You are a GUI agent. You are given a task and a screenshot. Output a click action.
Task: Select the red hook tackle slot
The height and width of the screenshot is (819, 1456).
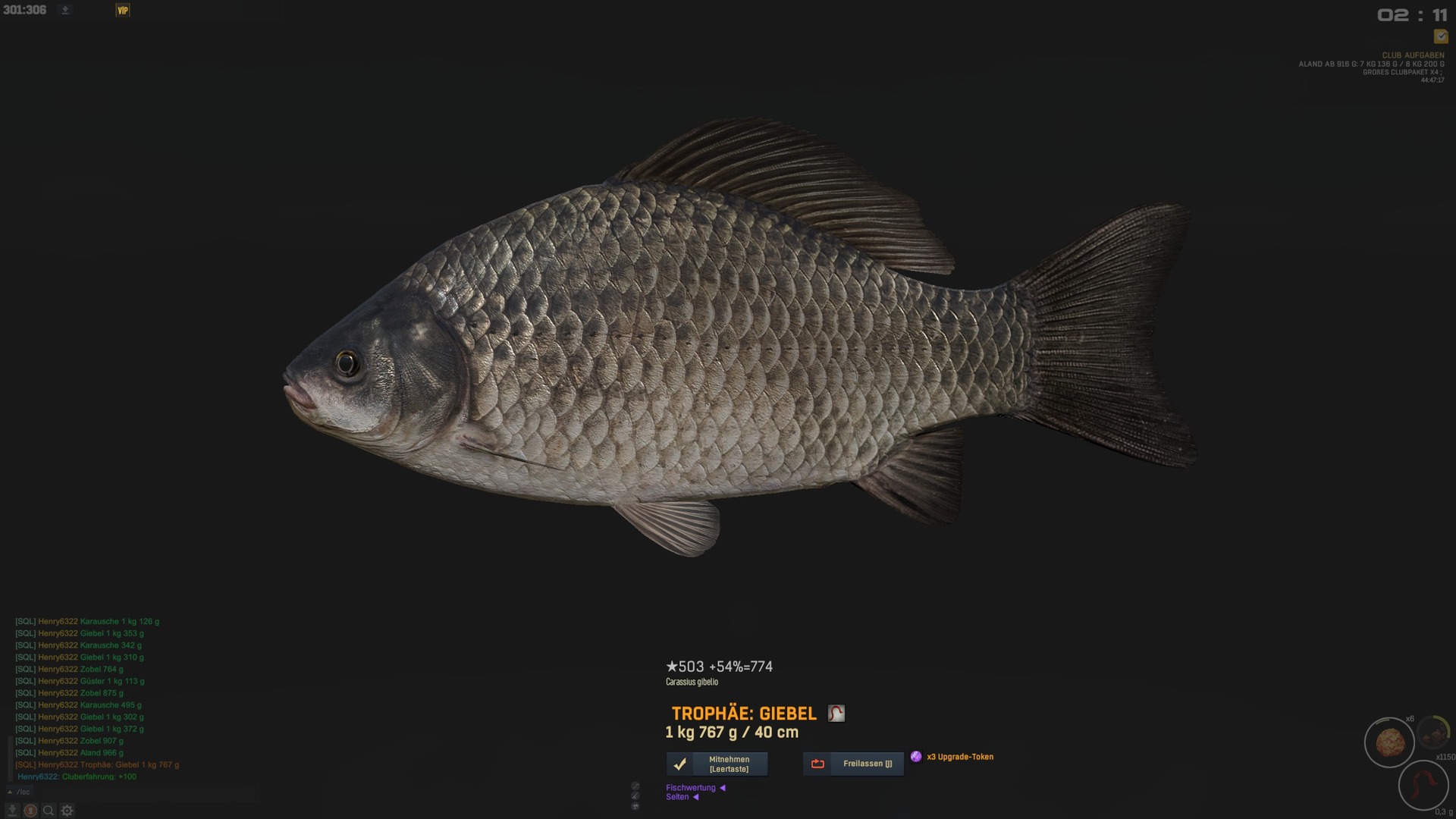click(1423, 786)
